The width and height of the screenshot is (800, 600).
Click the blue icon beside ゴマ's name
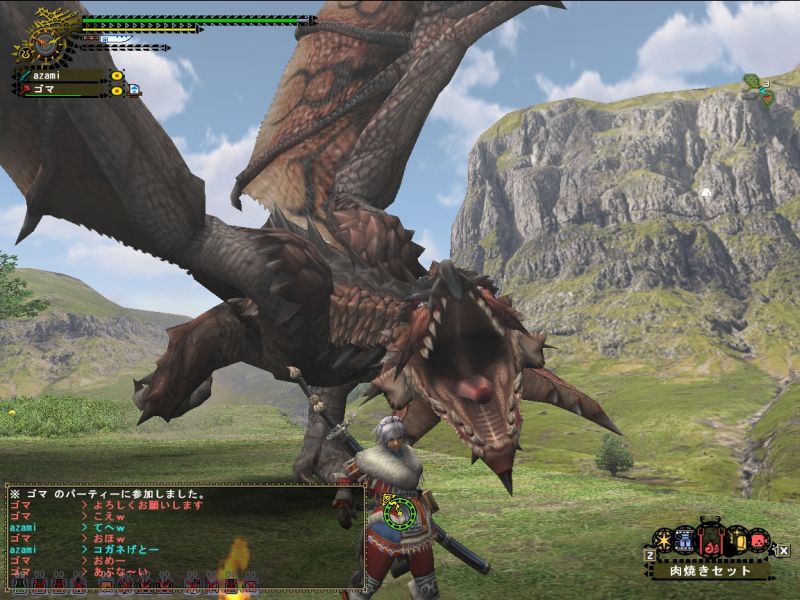(134, 90)
